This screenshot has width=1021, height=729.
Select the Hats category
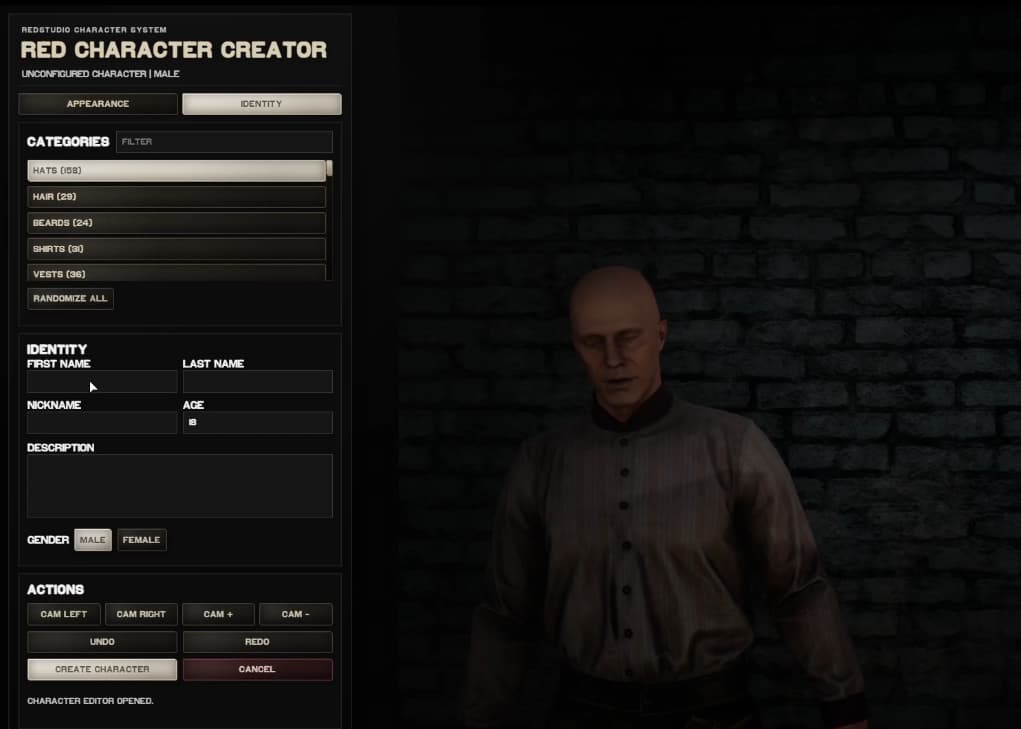pos(176,171)
